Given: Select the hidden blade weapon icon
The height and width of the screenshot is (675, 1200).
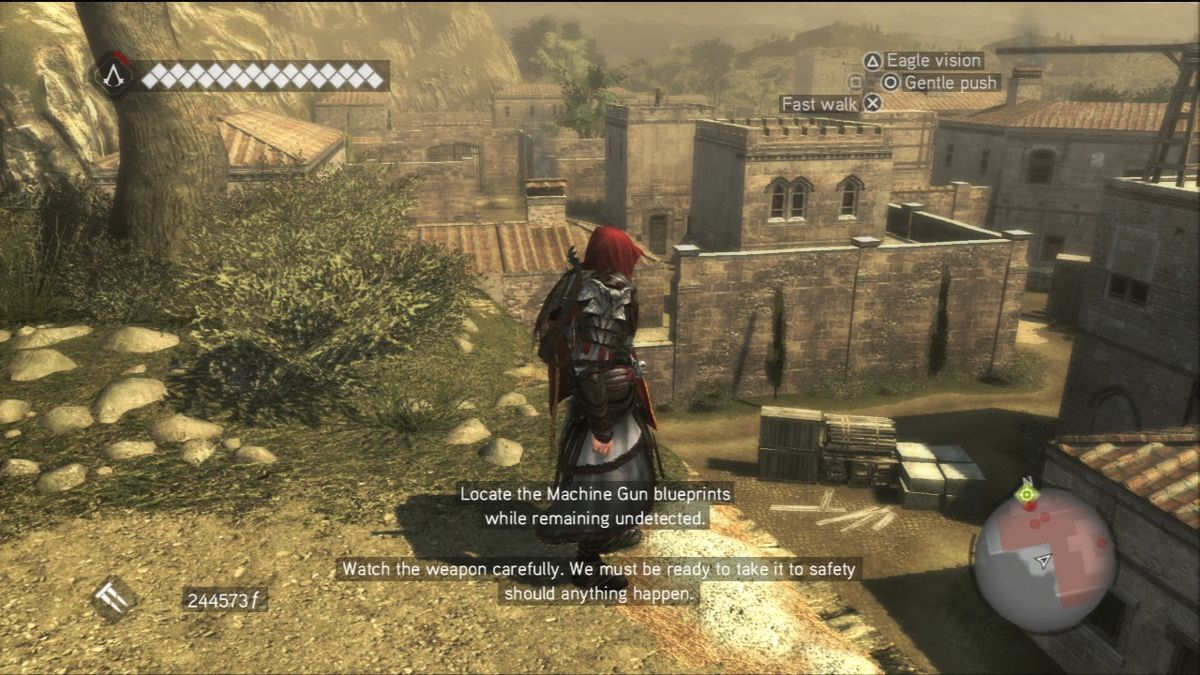Looking at the screenshot, I should click(x=114, y=599).
